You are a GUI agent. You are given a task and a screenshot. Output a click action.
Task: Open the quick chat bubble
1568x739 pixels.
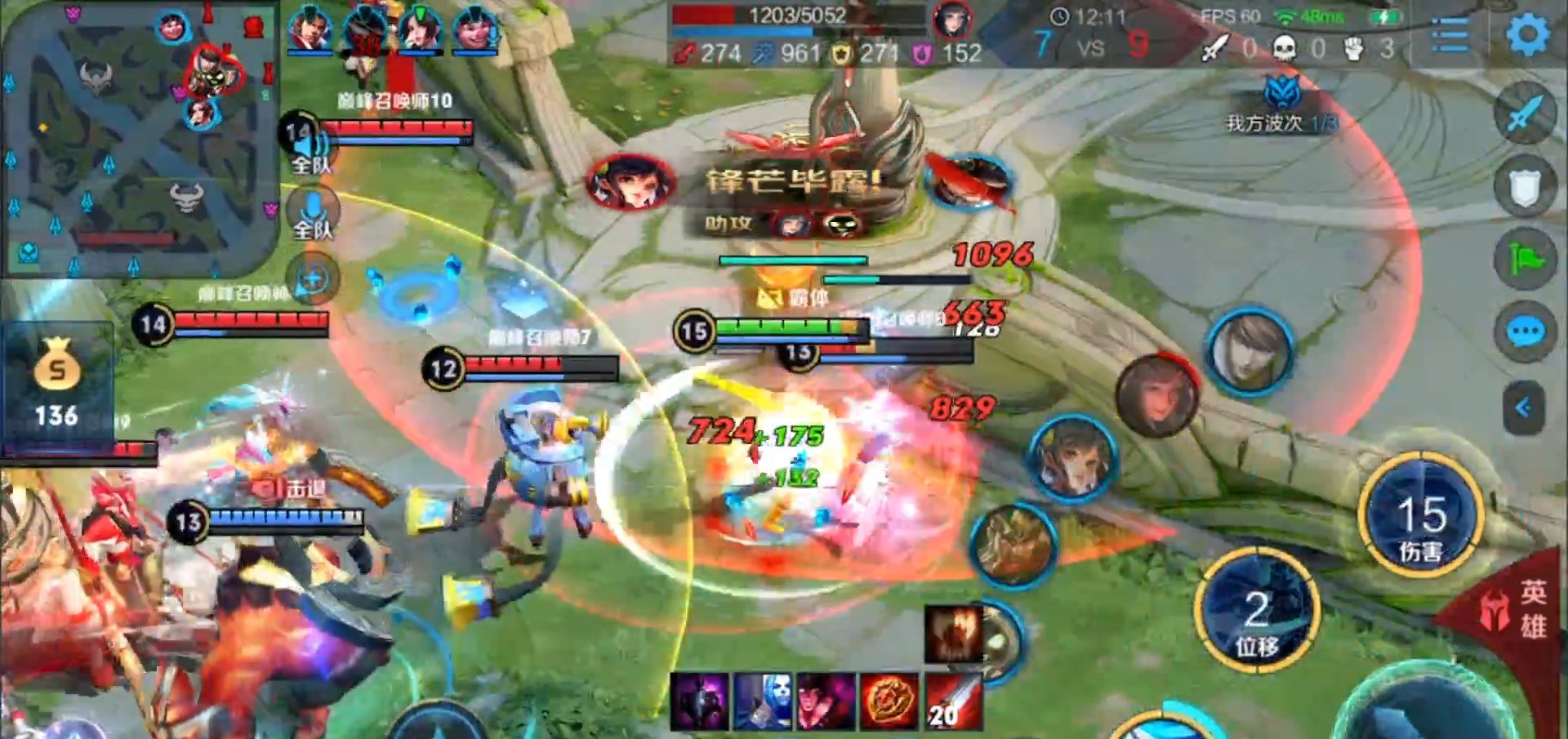1524,332
